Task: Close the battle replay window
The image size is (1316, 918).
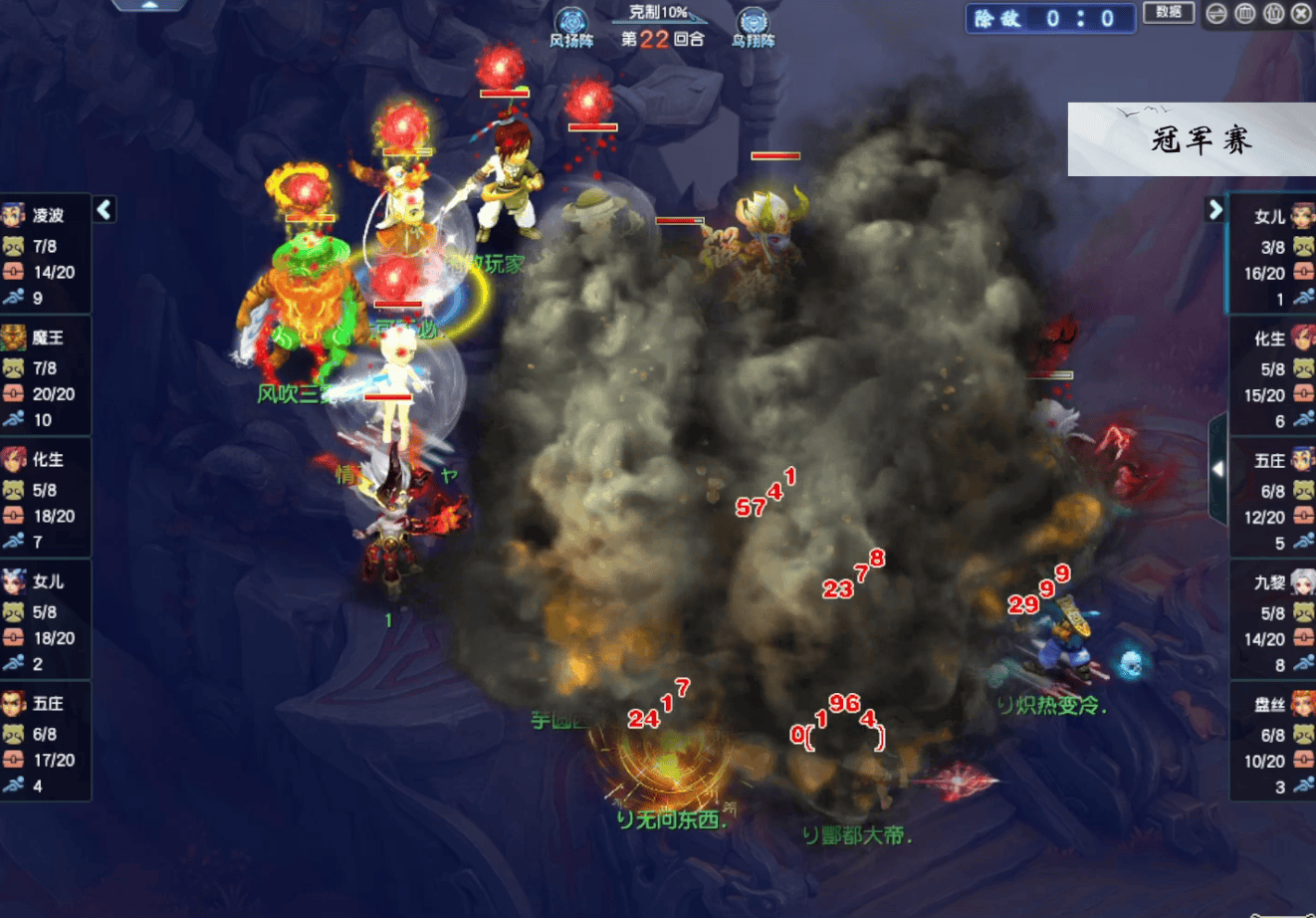Action: [x=1301, y=14]
